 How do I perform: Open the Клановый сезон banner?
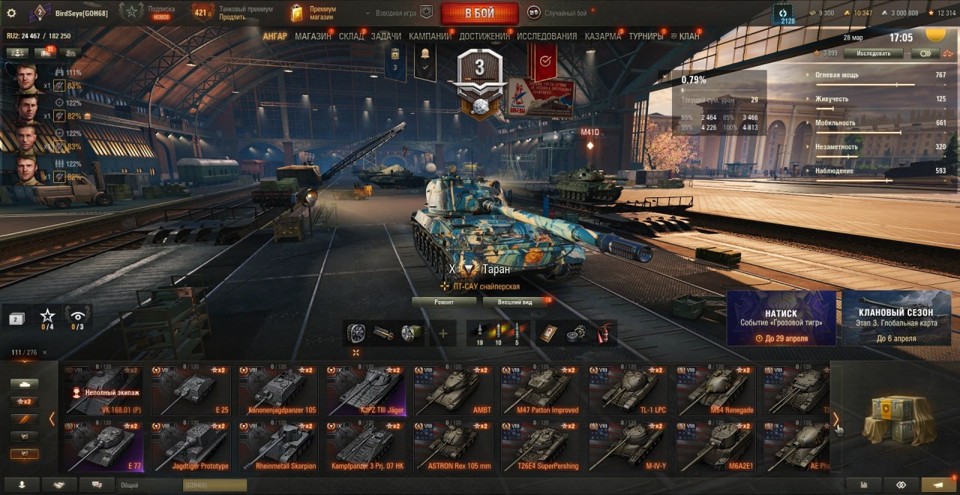pyautogui.click(x=896, y=319)
